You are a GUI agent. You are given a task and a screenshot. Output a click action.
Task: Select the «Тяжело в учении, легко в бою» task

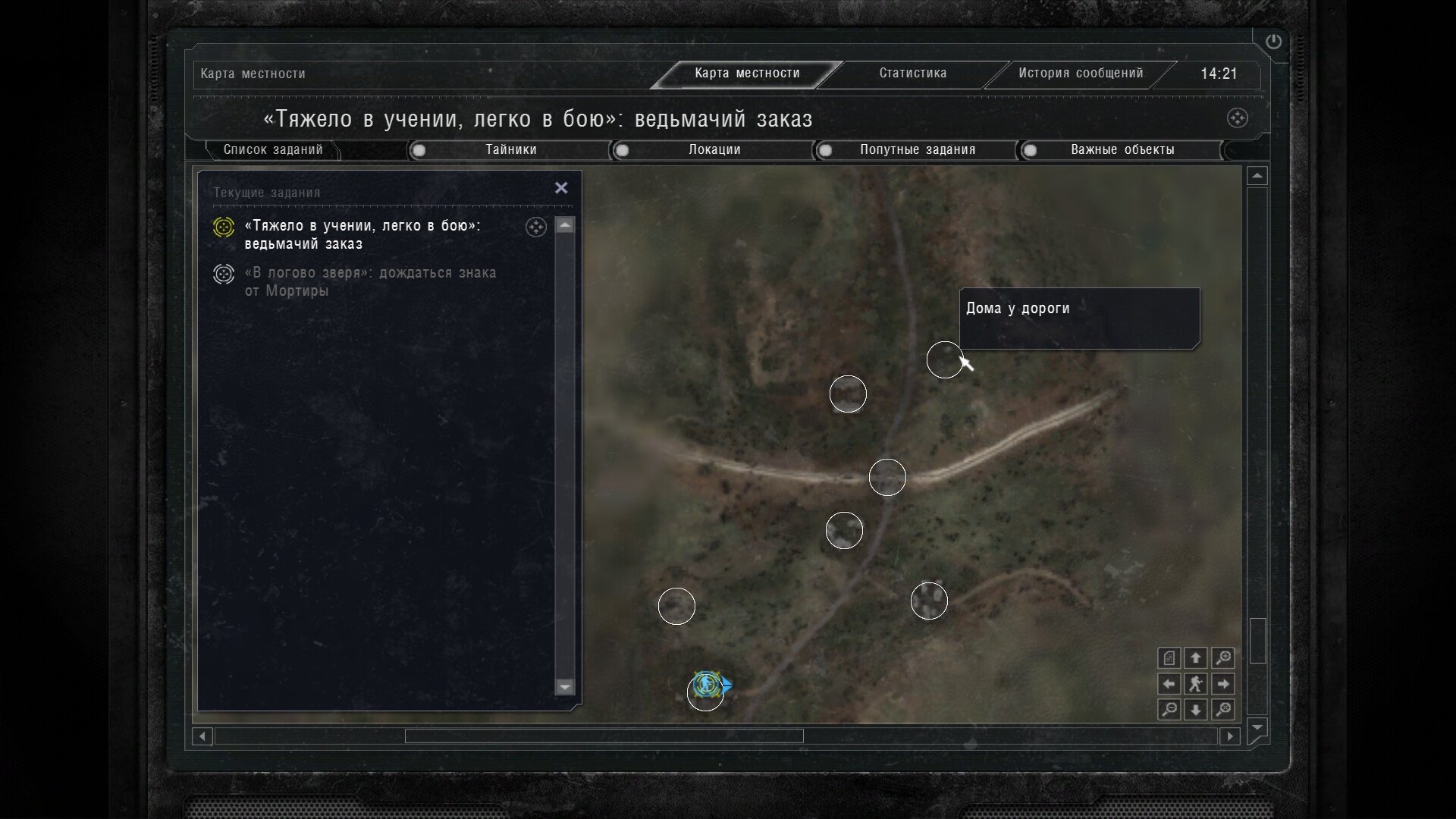[362, 234]
